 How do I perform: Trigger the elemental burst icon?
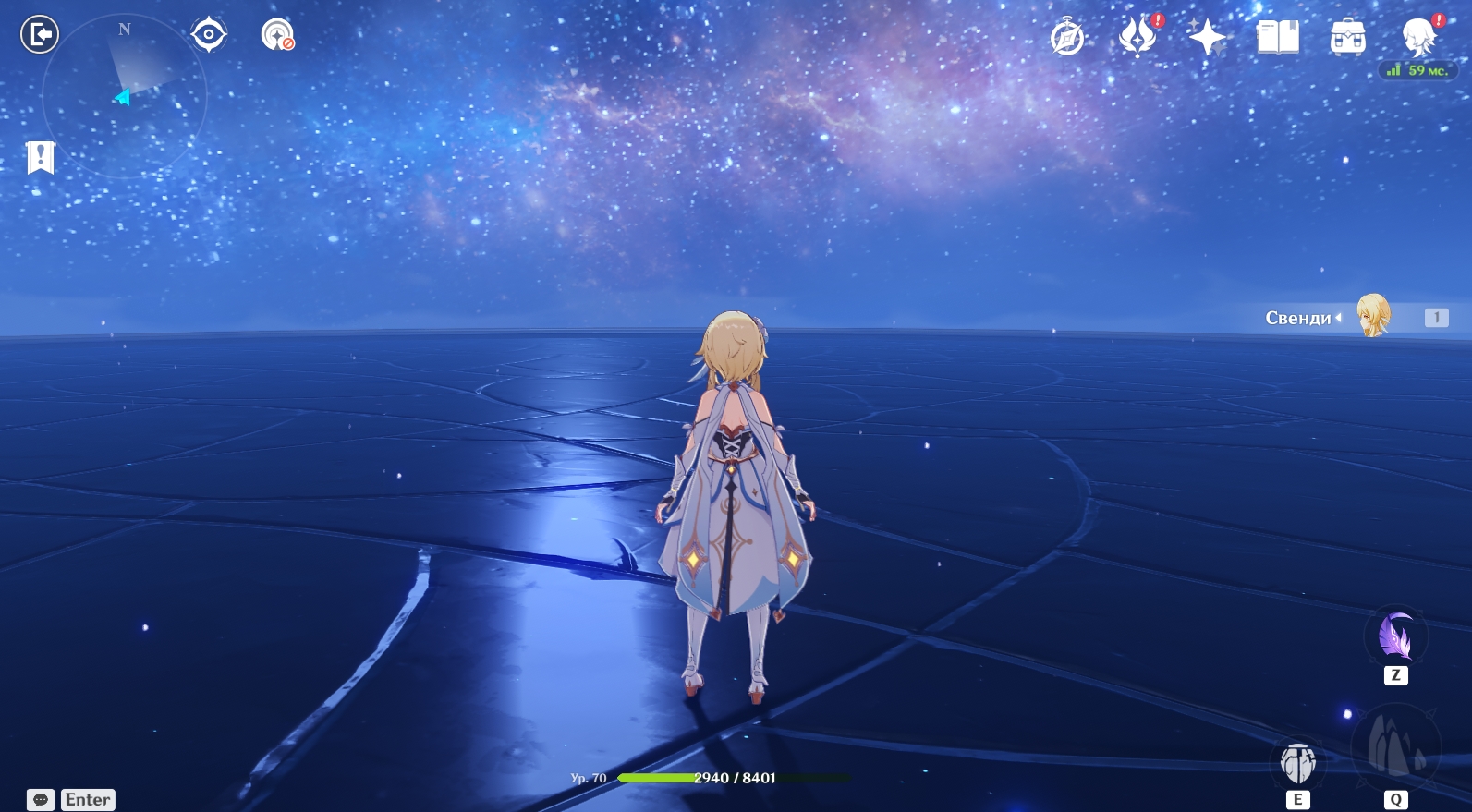1395,748
